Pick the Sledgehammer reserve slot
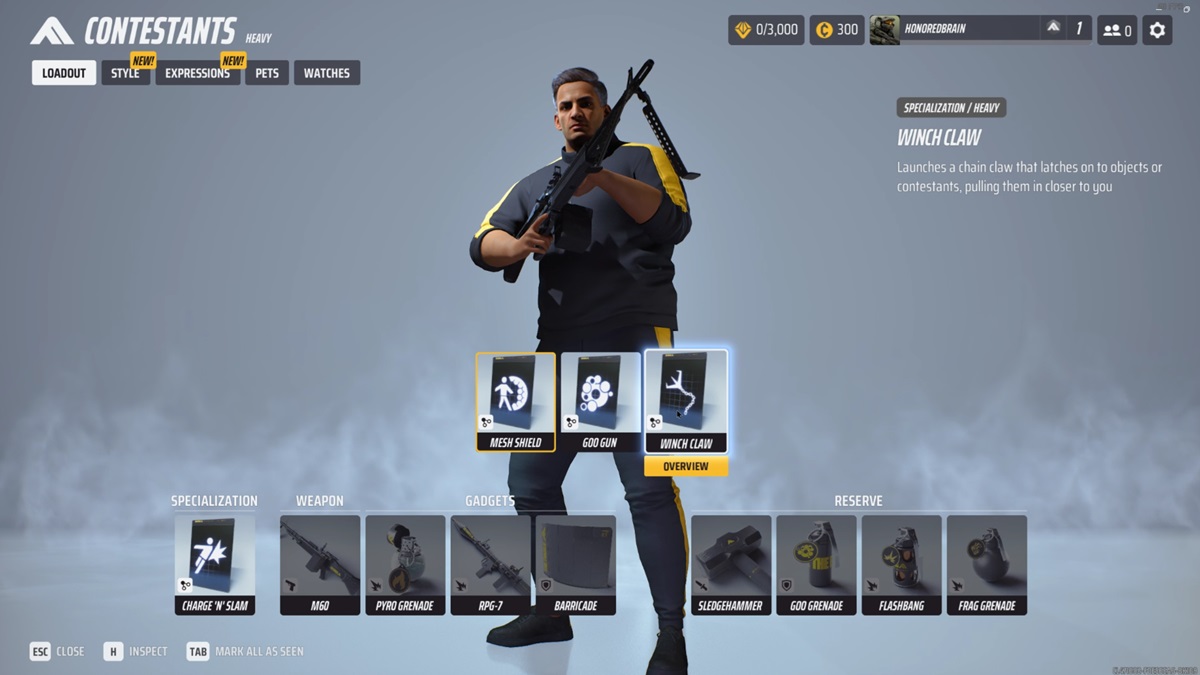1200x675 pixels. (x=731, y=564)
